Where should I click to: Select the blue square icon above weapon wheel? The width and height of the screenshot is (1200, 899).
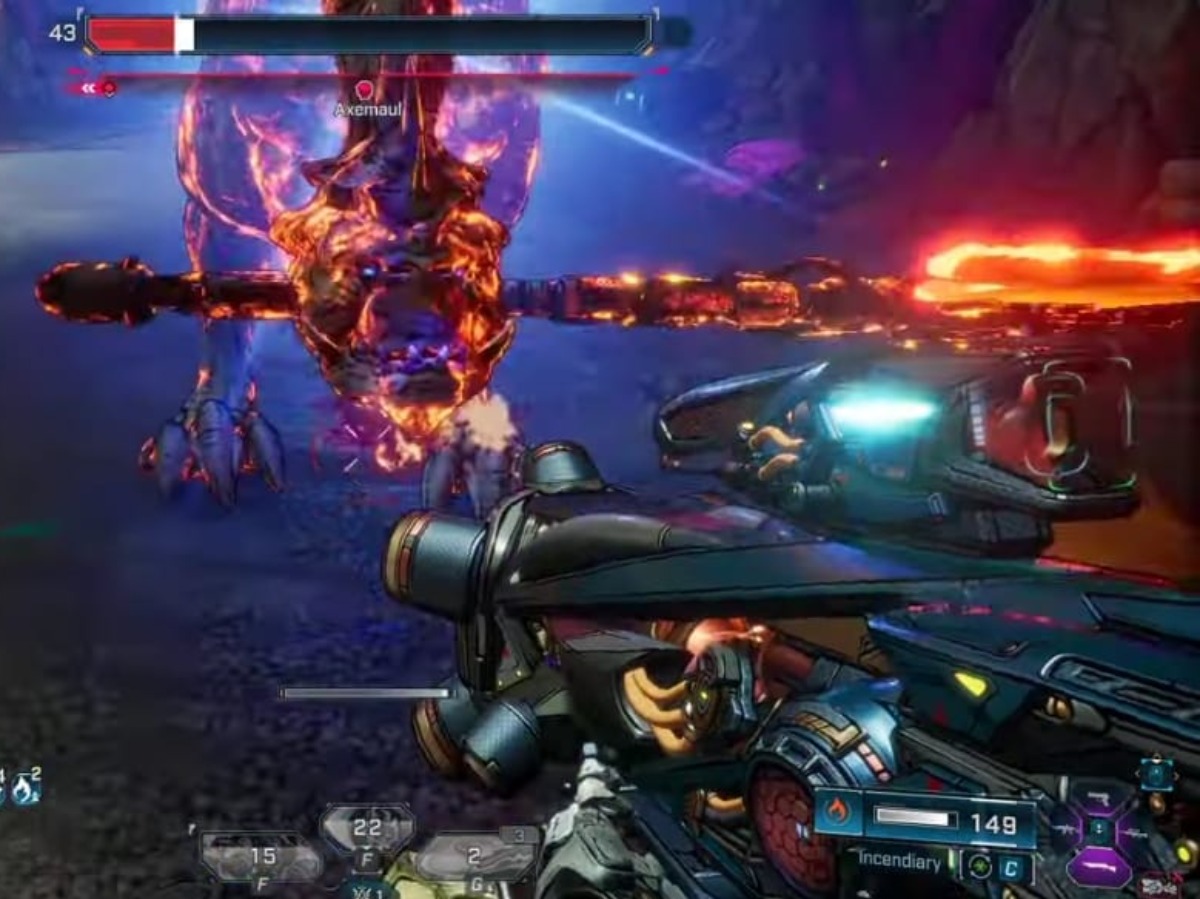pos(1156,774)
